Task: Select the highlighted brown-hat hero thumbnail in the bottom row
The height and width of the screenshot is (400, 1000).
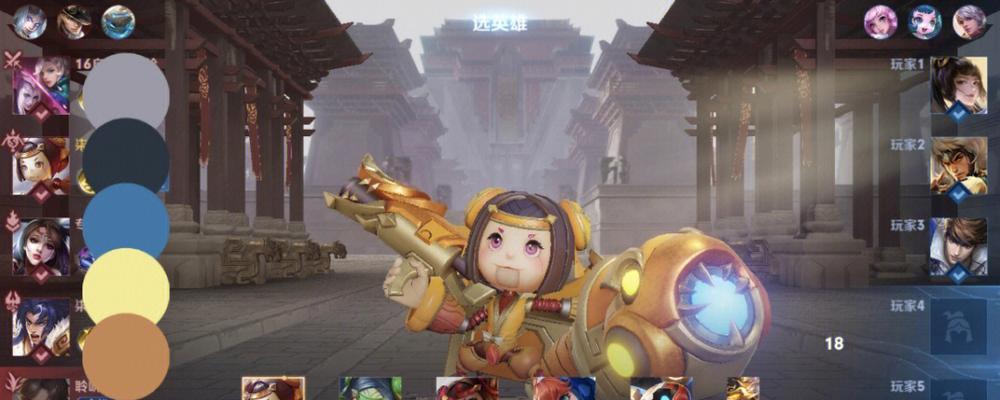Action: point(273,389)
